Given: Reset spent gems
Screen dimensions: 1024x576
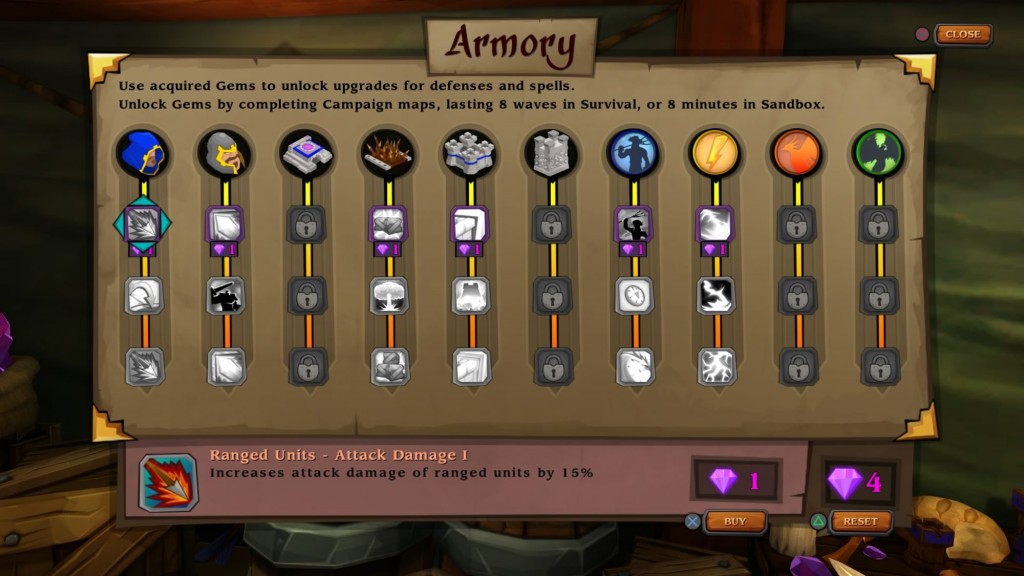Looking at the screenshot, I should point(860,521).
